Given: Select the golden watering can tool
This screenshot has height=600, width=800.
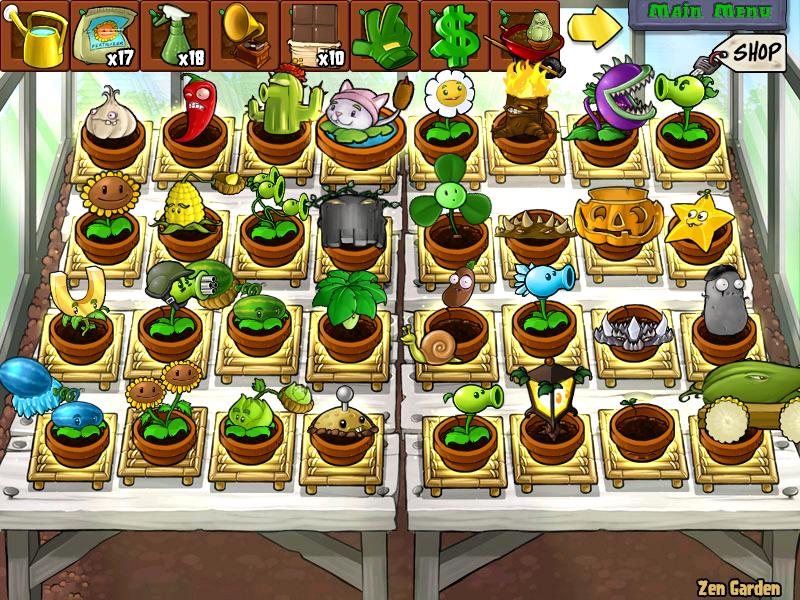Looking at the screenshot, I should click(36, 35).
